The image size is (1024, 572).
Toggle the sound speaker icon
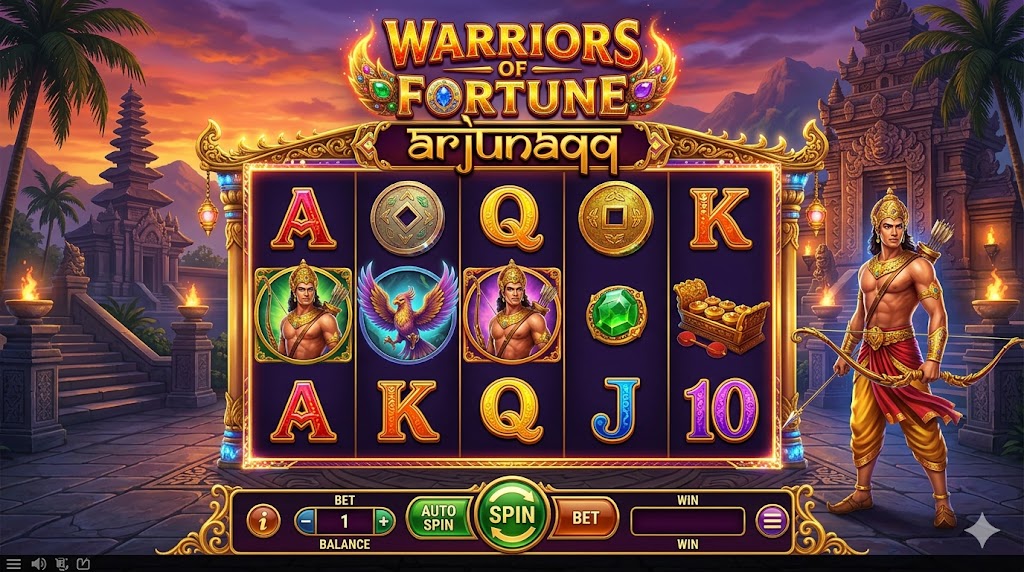pyautogui.click(x=38, y=564)
